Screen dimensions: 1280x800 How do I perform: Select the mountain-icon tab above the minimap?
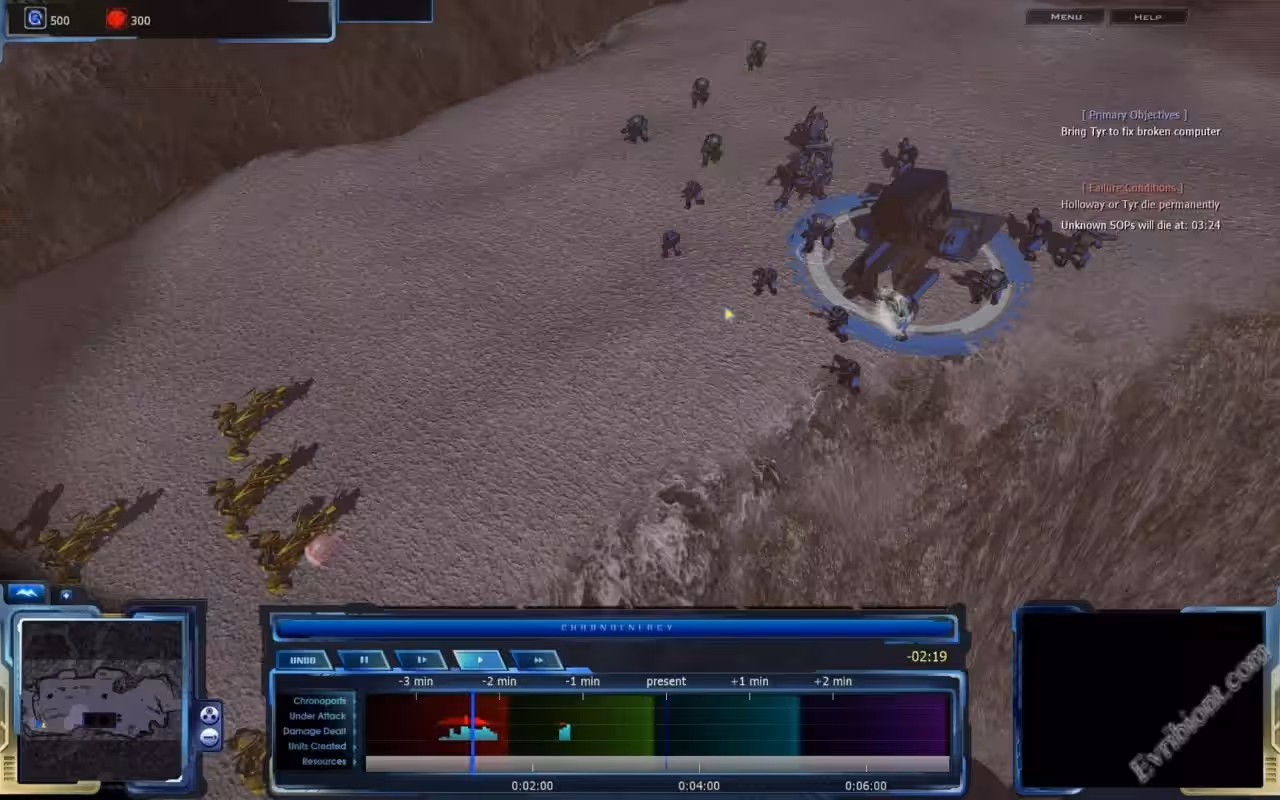coord(27,594)
